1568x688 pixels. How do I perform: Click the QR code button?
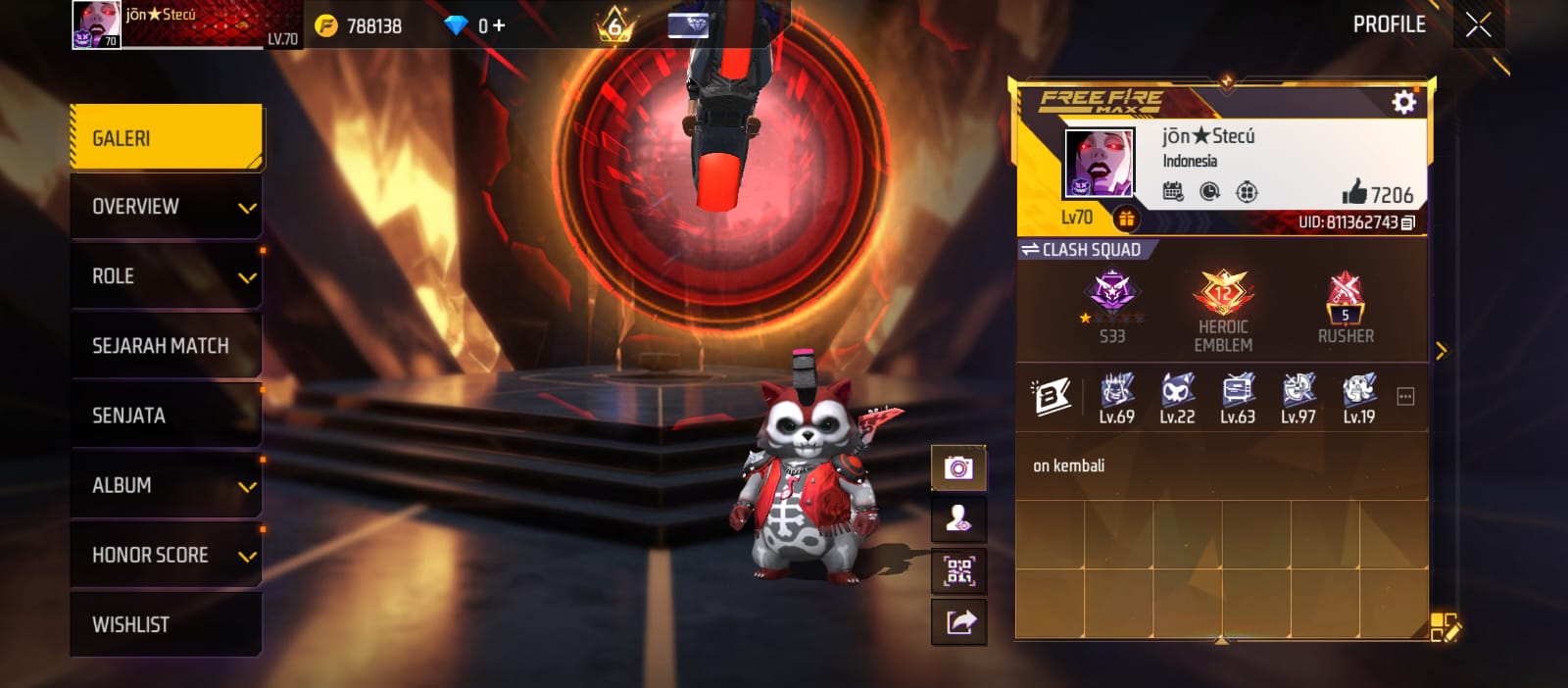click(x=958, y=569)
